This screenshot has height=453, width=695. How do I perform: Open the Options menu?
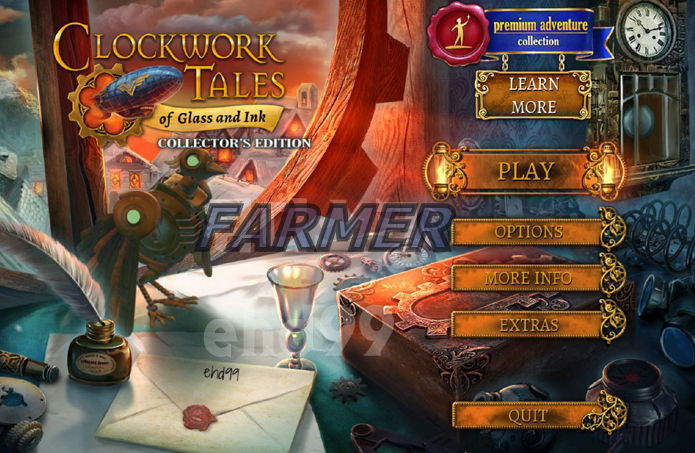529,232
